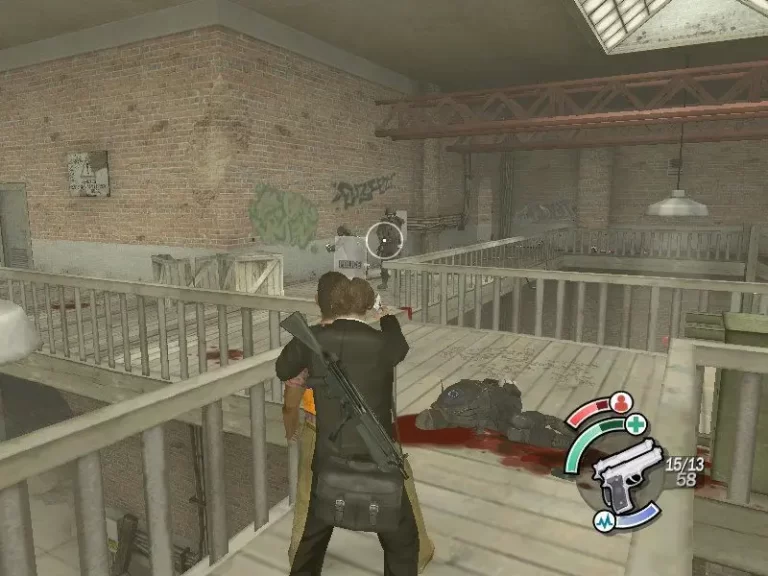Image resolution: width=768 pixels, height=576 pixels.
Task: Click the blue heartbeat pulse icon
Action: click(606, 522)
